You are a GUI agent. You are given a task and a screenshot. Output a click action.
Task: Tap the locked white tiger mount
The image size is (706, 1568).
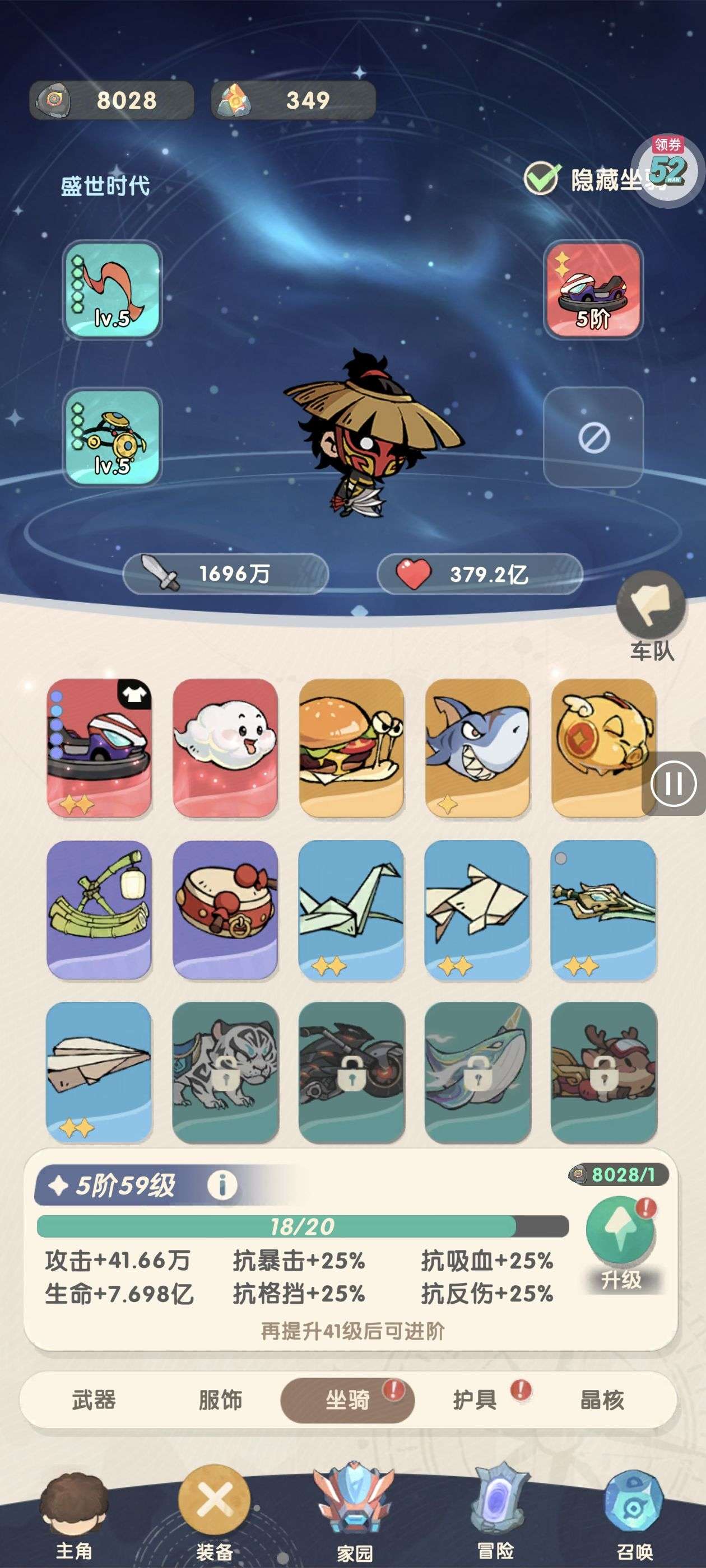point(225,1071)
